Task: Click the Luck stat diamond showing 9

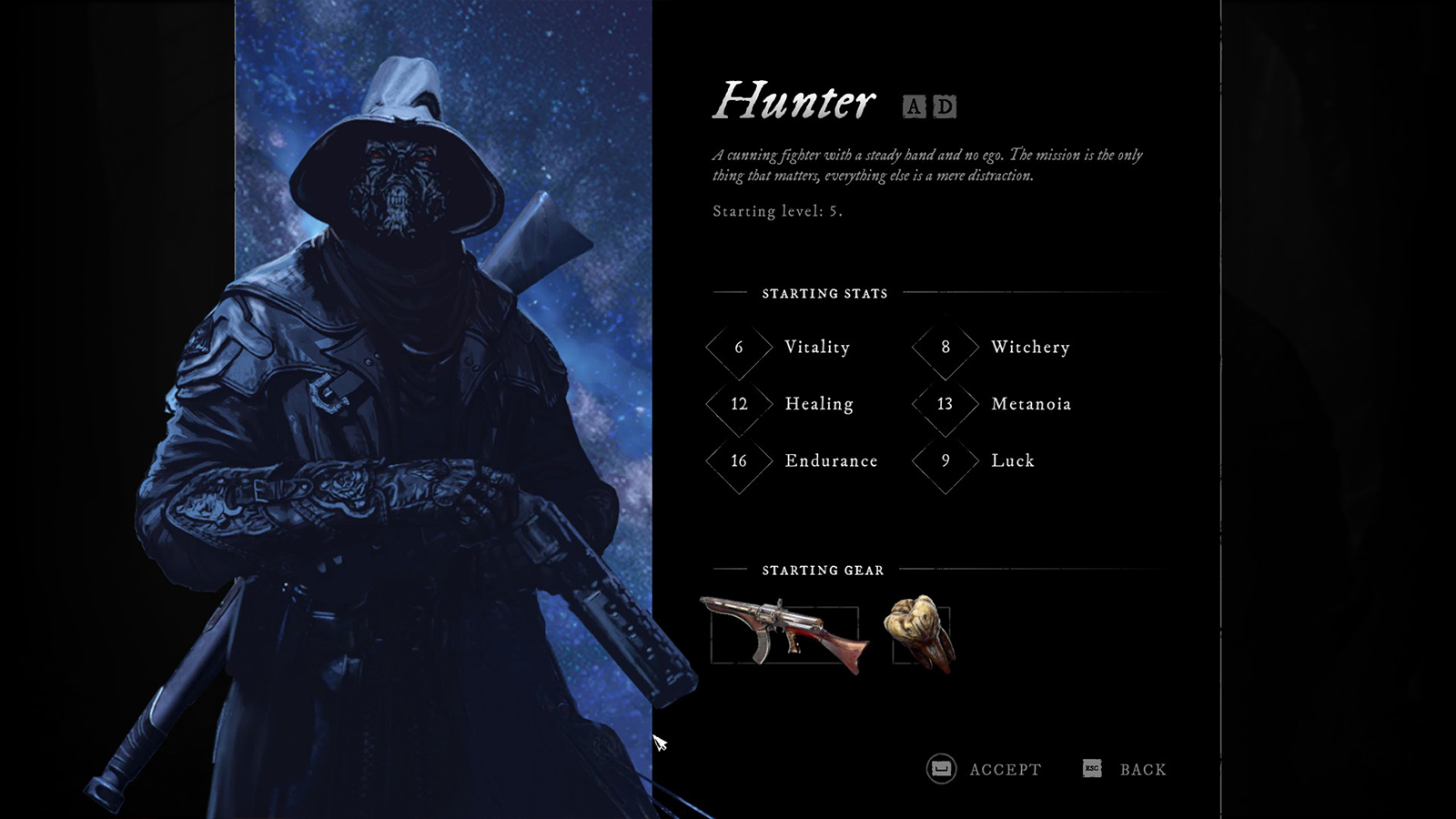Action: tap(944, 461)
